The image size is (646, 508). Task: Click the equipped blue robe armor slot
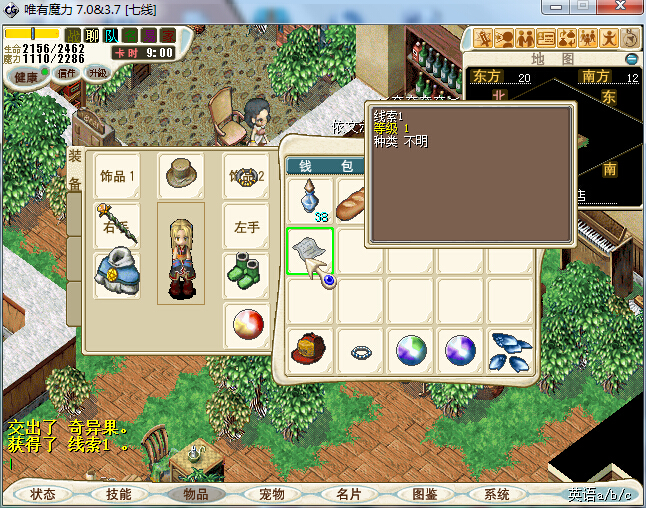pos(115,274)
